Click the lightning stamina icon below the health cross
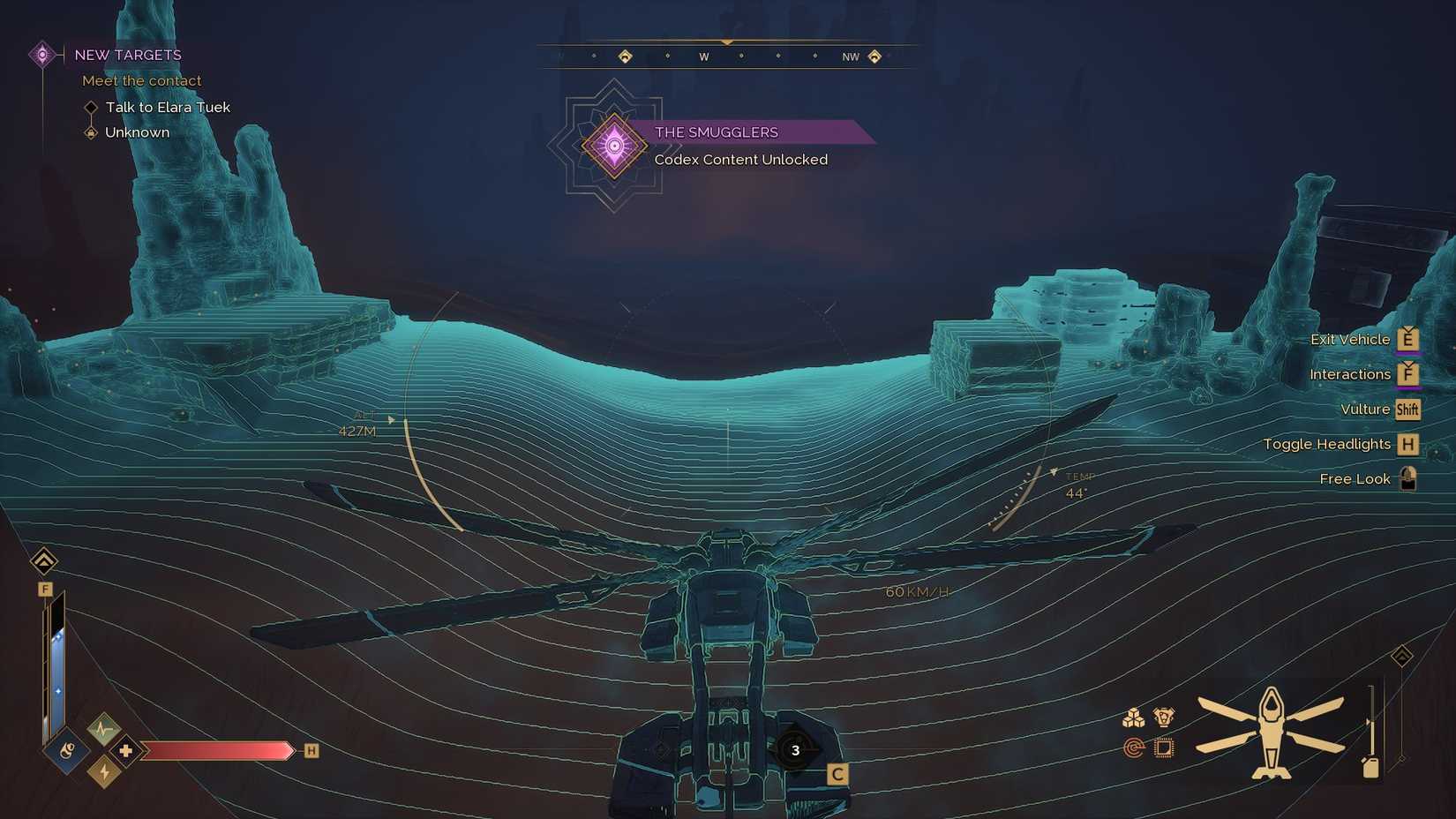This screenshot has width=1456, height=819. (105, 771)
